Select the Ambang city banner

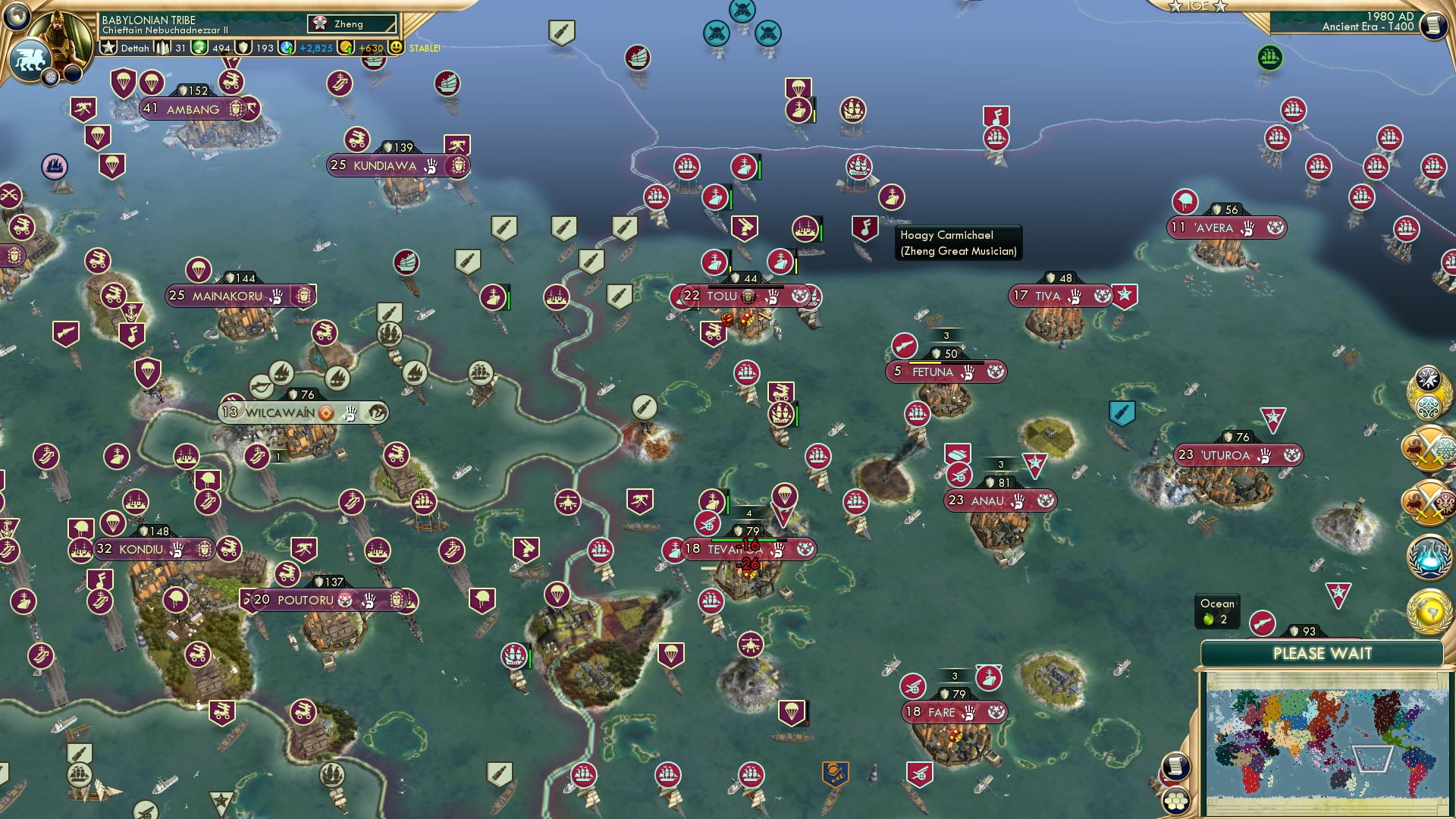pyautogui.click(x=193, y=109)
